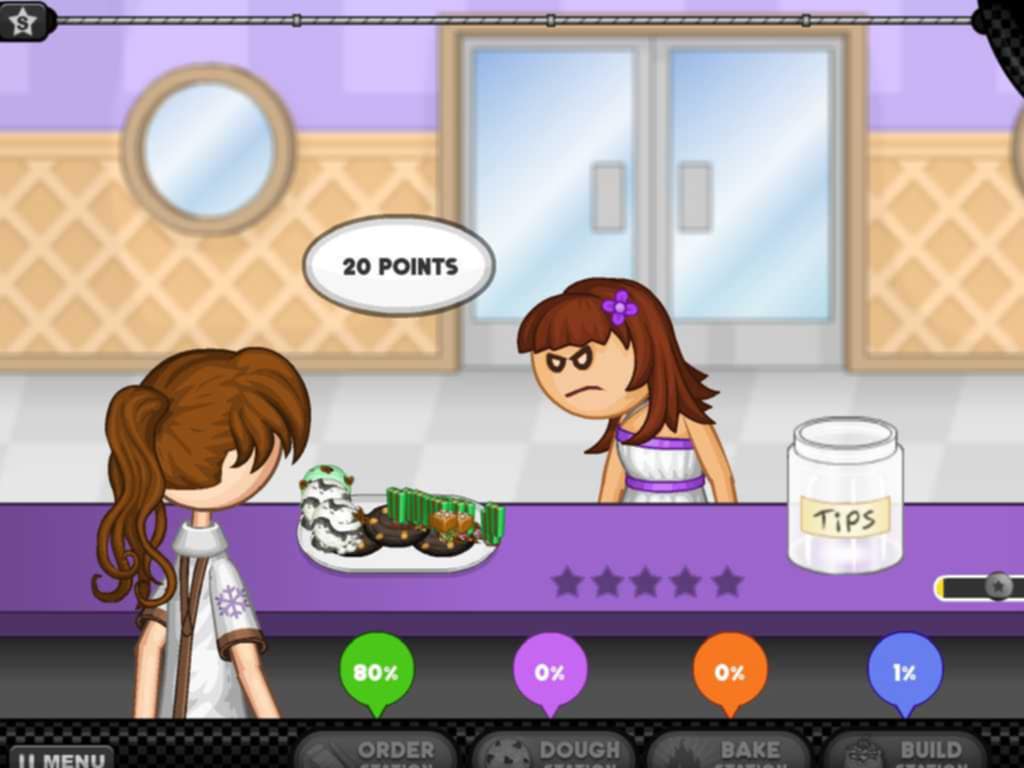Click the star badge icon on the order line
The width and height of the screenshot is (1024, 768).
click(23, 20)
